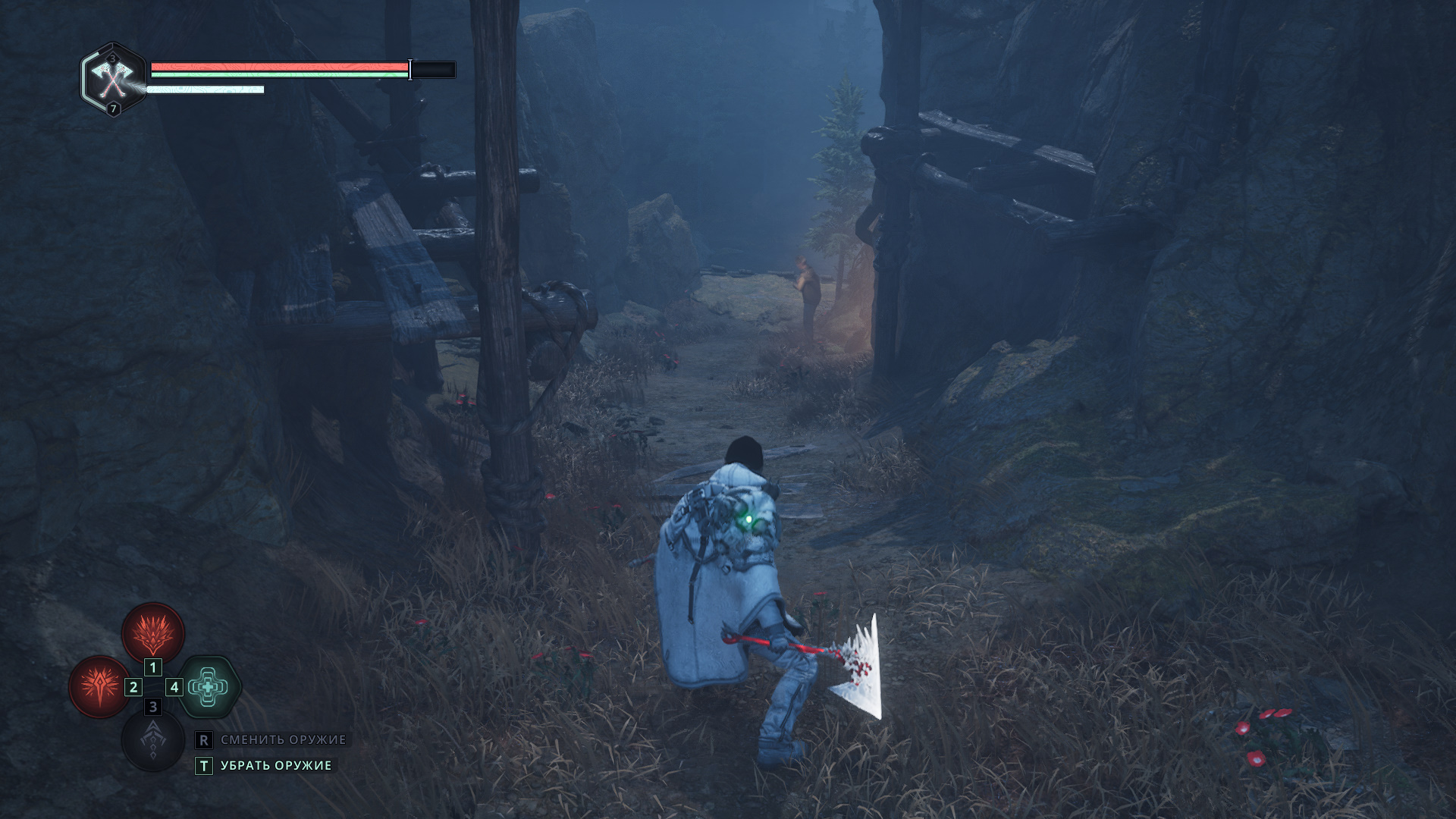Activate the red spiked crest ability

[153, 633]
